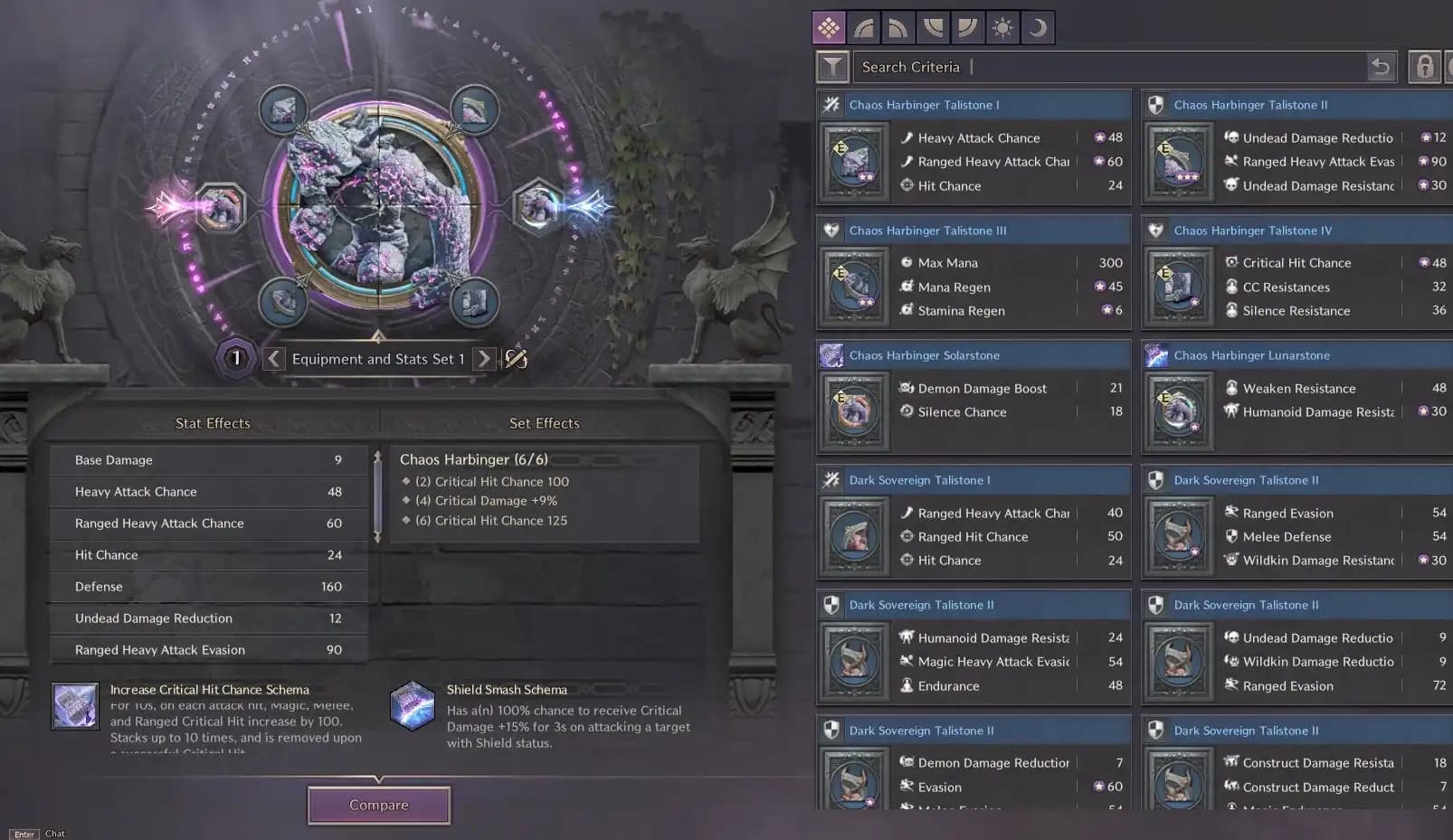The image size is (1453, 840).
Task: Click the edit icon beside the set name
Action: [516, 359]
